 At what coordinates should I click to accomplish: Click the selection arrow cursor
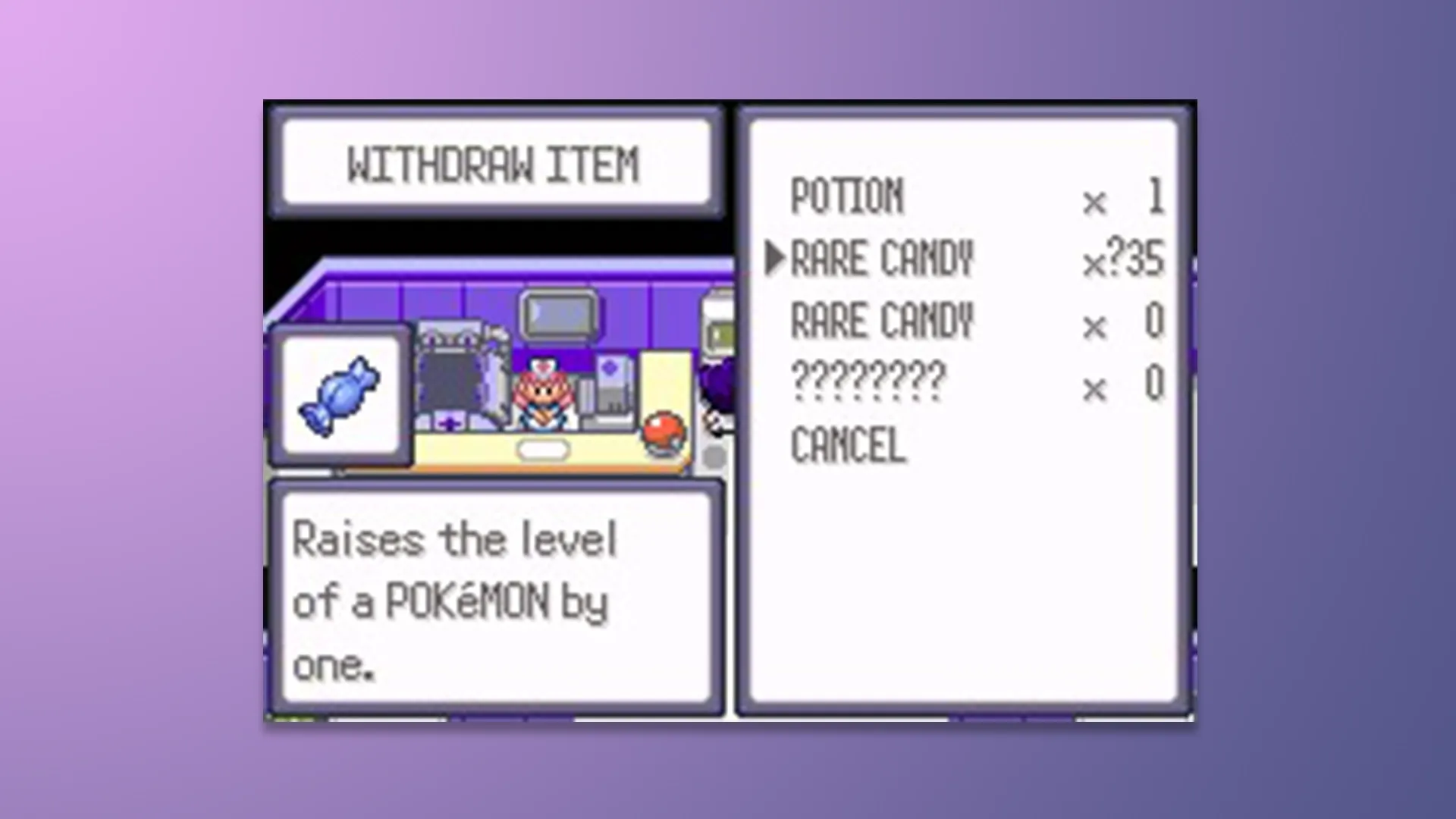[775, 258]
